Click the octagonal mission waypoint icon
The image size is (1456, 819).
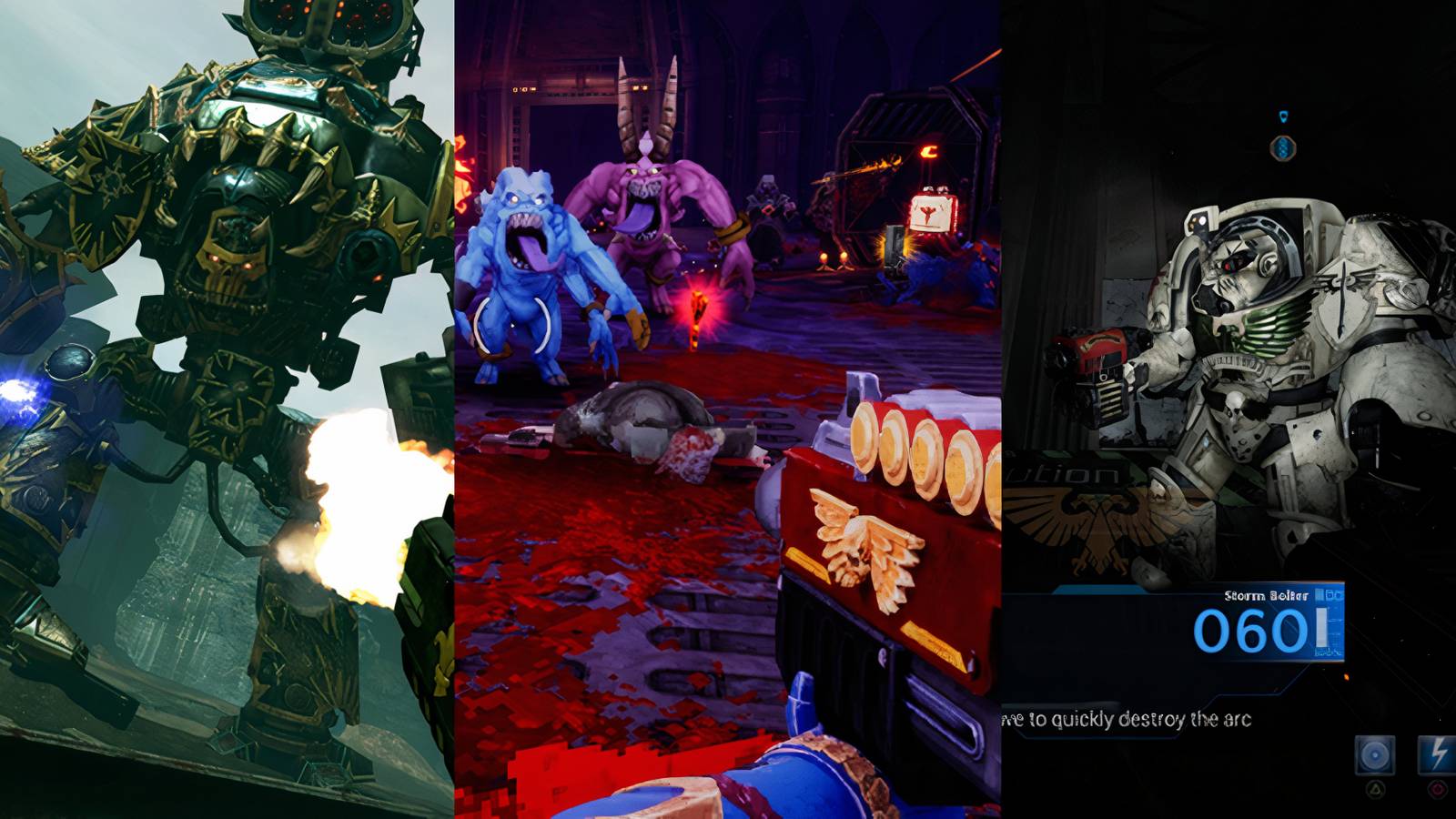click(1282, 148)
